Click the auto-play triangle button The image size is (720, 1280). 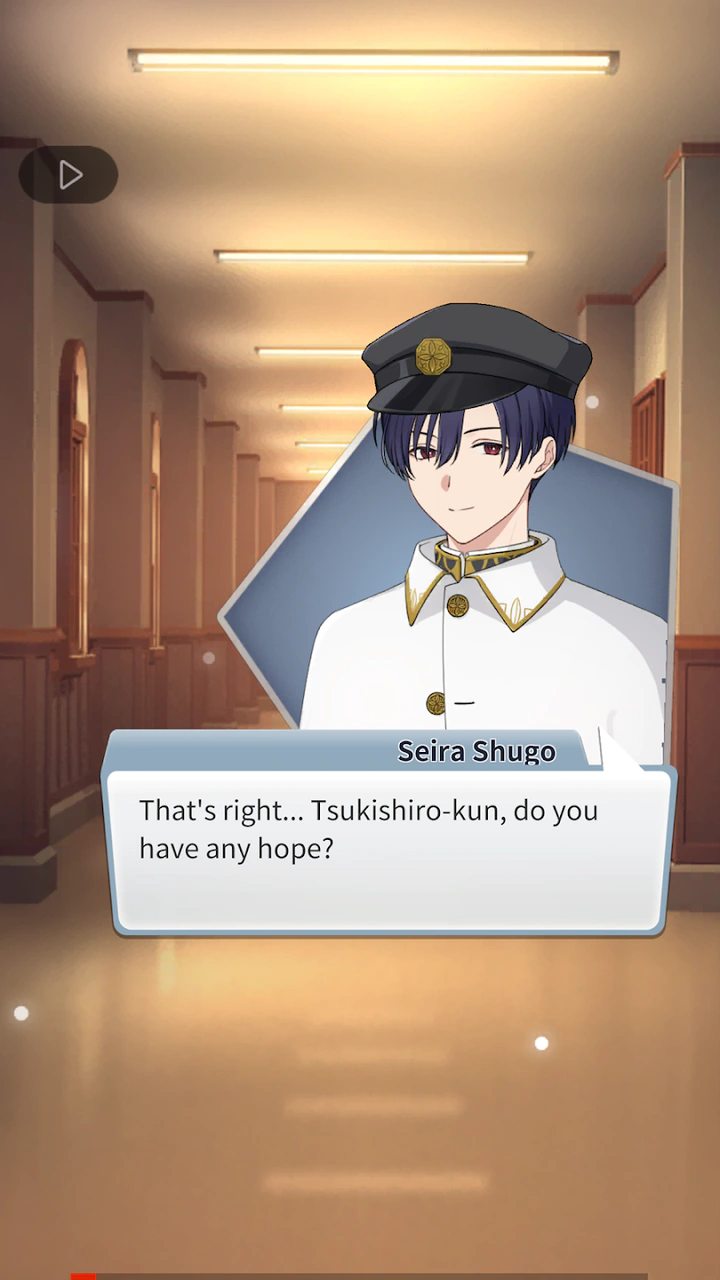click(x=68, y=175)
